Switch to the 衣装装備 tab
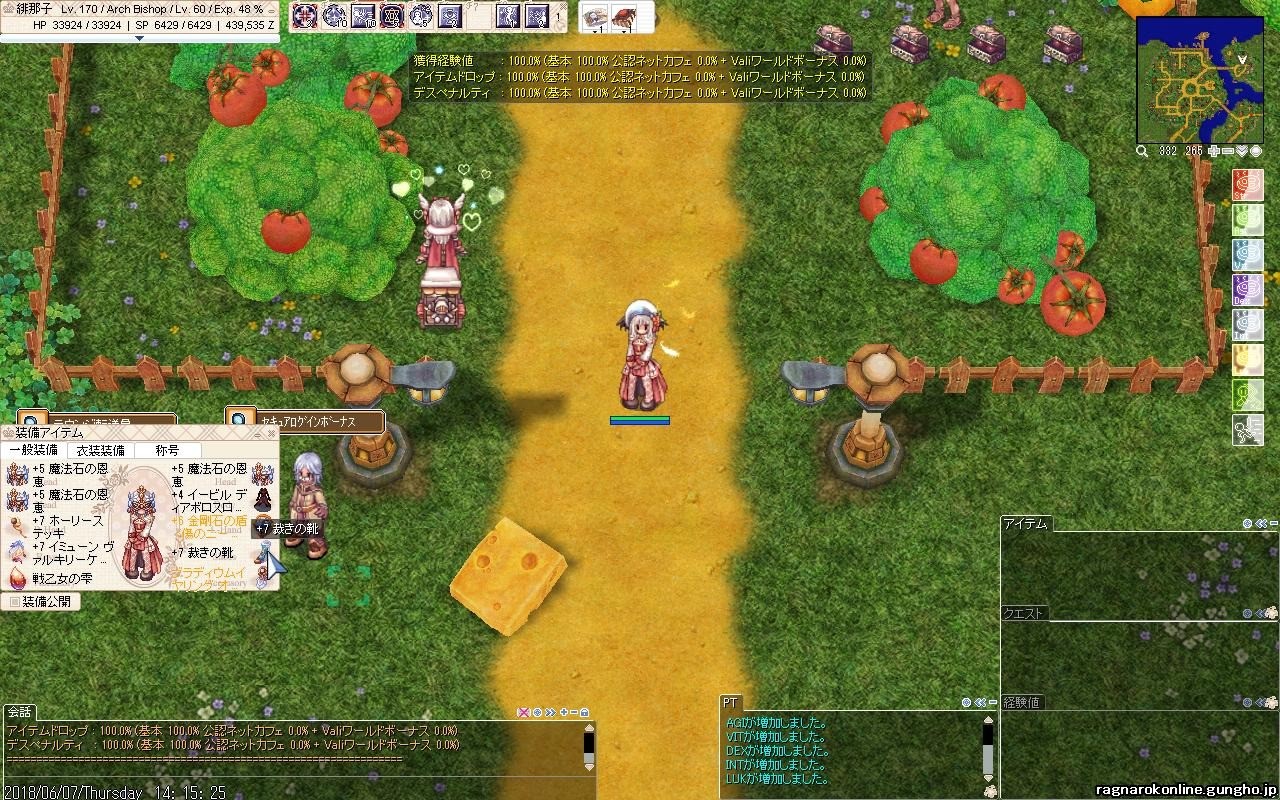The width and height of the screenshot is (1280, 800). [x=101, y=451]
